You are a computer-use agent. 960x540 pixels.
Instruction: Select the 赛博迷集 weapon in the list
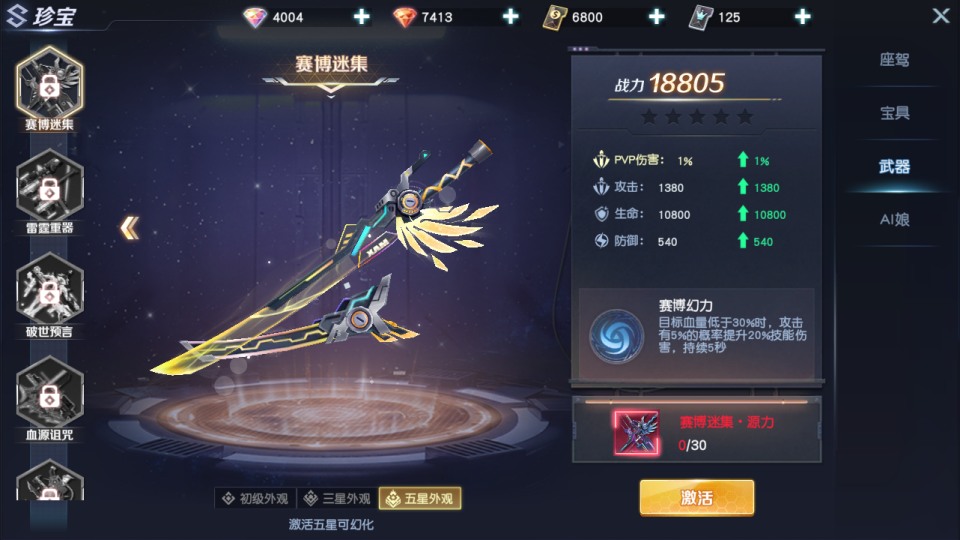click(49, 85)
